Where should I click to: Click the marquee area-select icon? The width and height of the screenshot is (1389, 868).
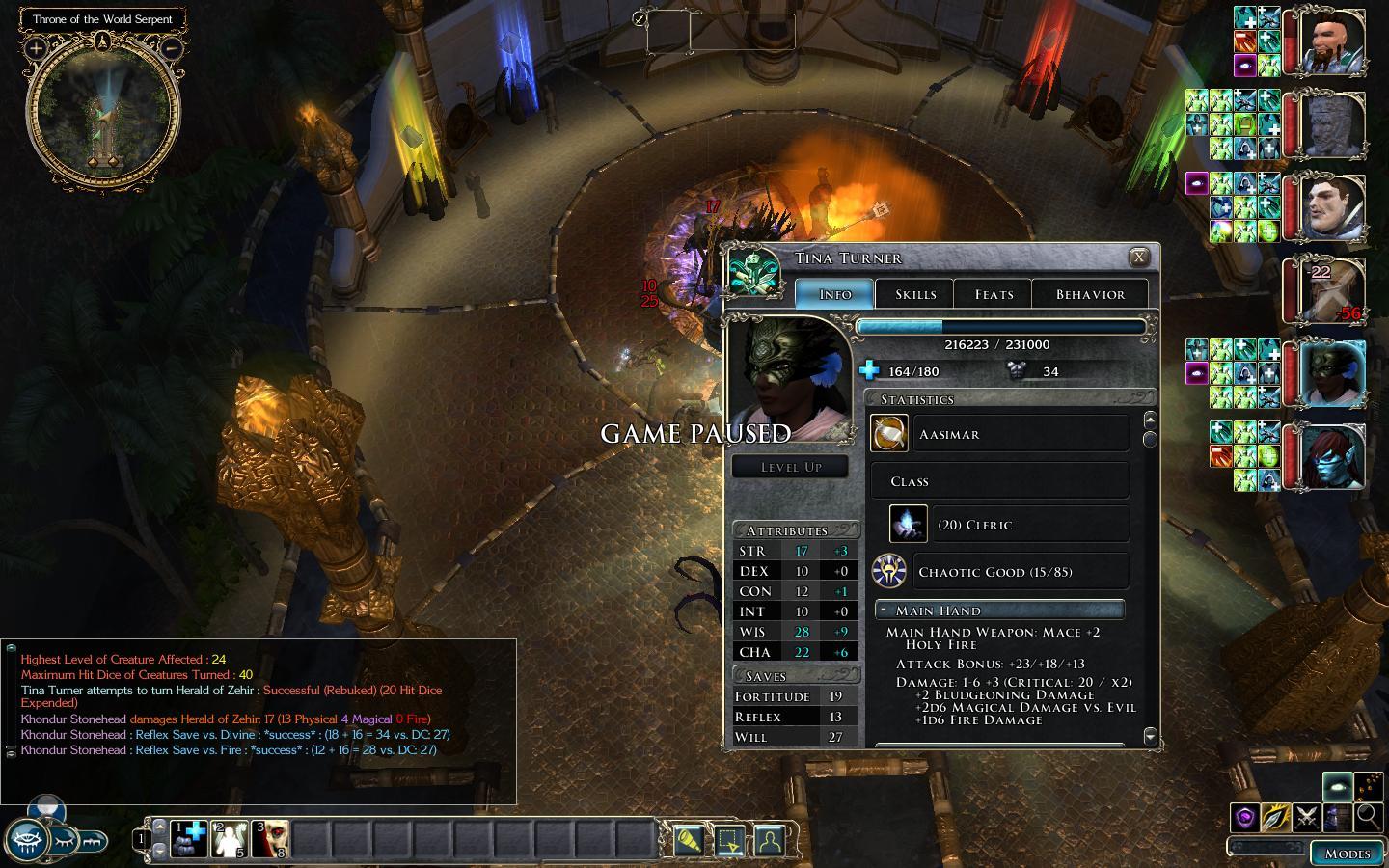coord(730,840)
